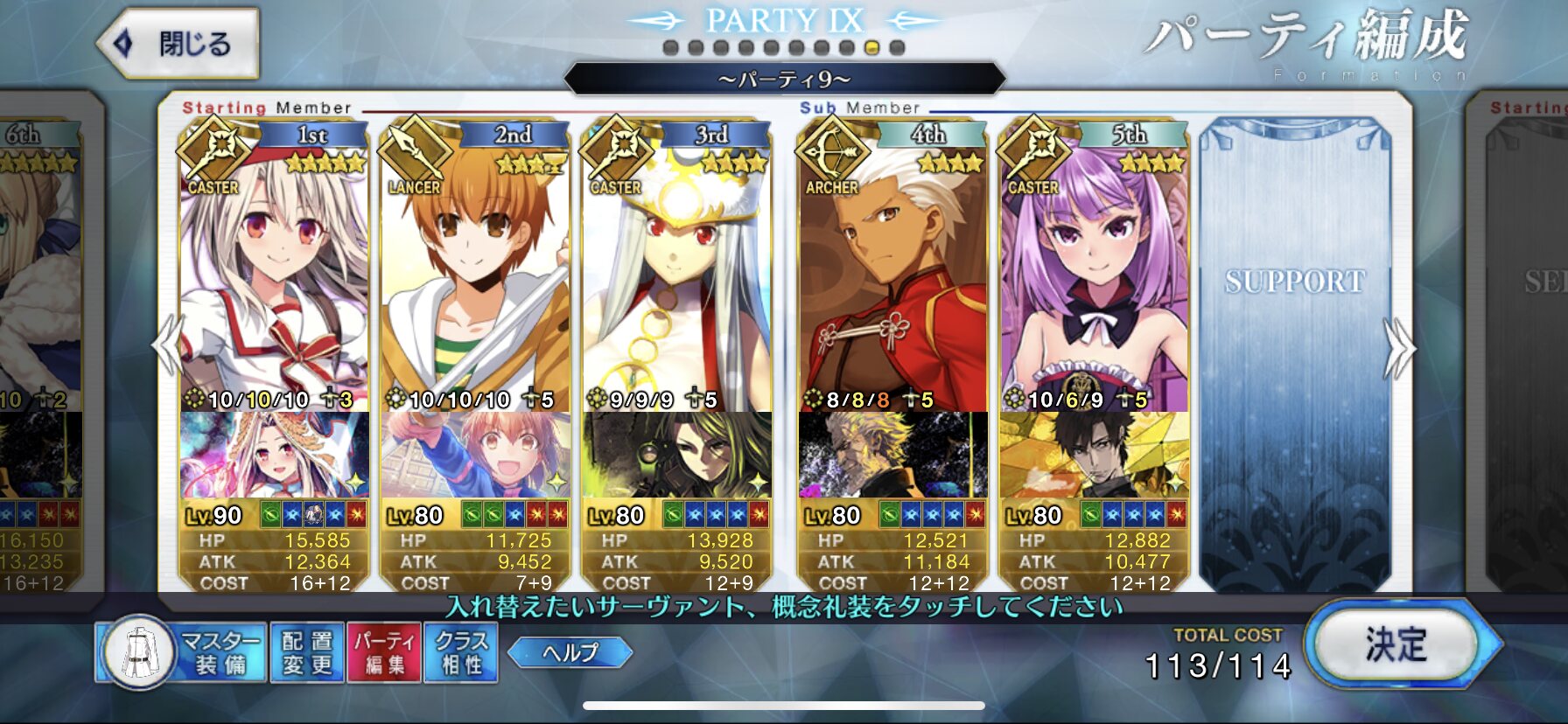Image resolution: width=1568 pixels, height=724 pixels.
Task: Go to the previous party with left arrow
Action: pos(166,346)
